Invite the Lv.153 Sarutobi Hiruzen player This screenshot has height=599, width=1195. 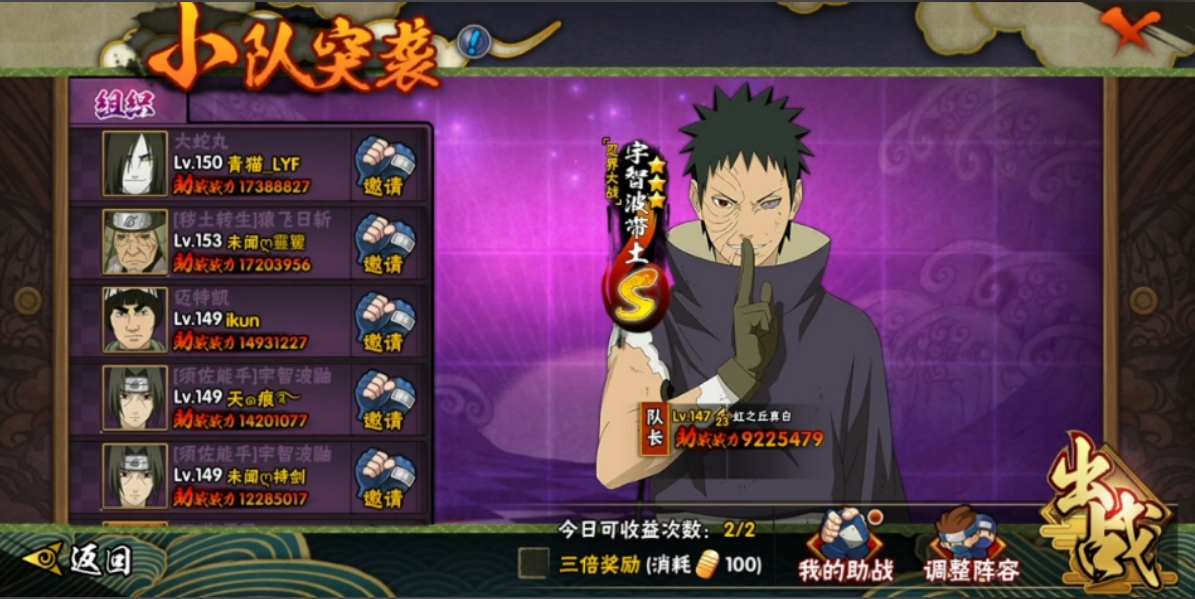click(x=385, y=245)
